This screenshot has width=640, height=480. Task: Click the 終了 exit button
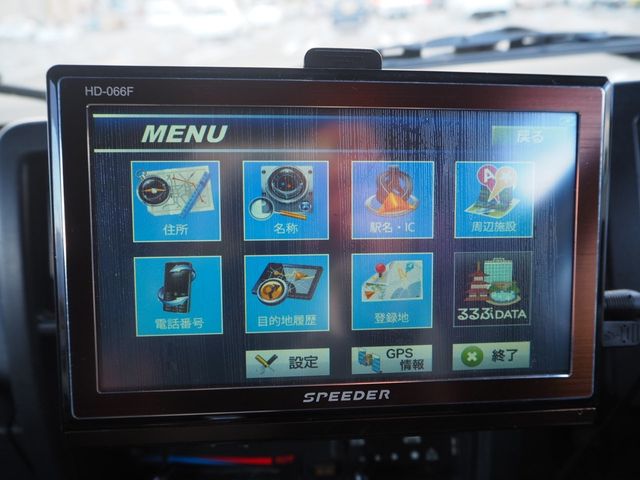tap(491, 356)
